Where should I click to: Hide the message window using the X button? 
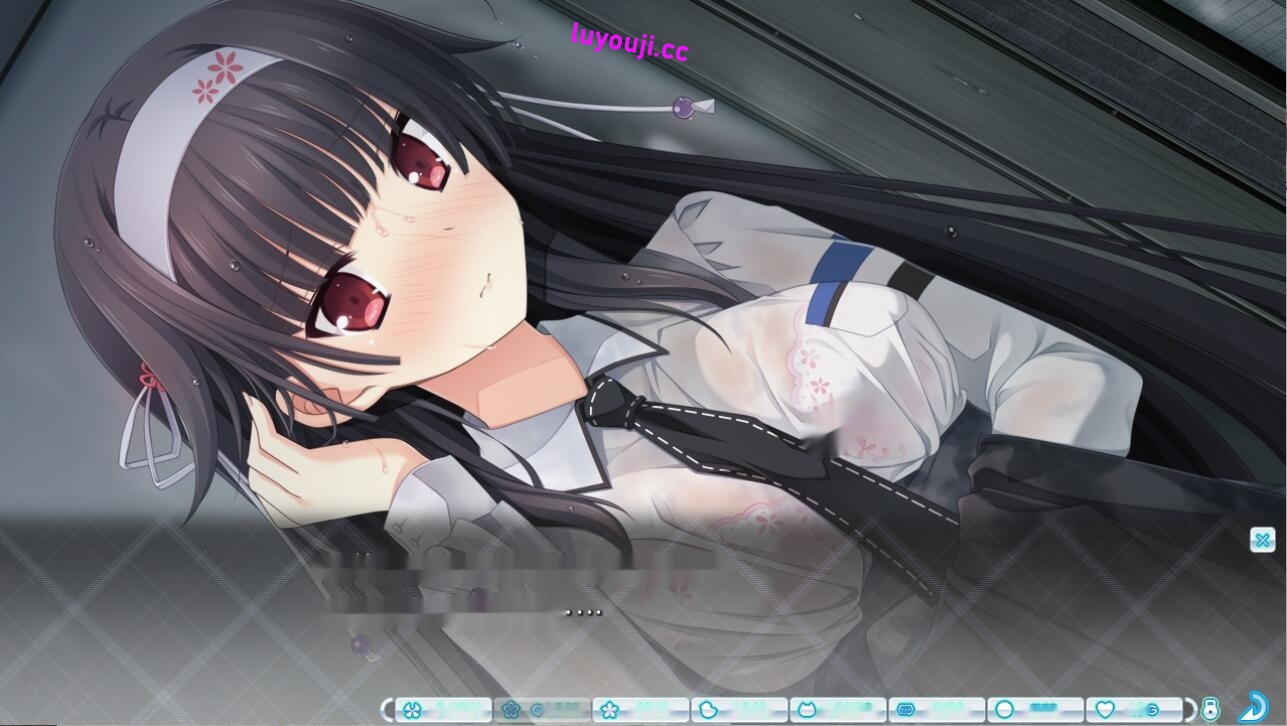[x=1262, y=540]
